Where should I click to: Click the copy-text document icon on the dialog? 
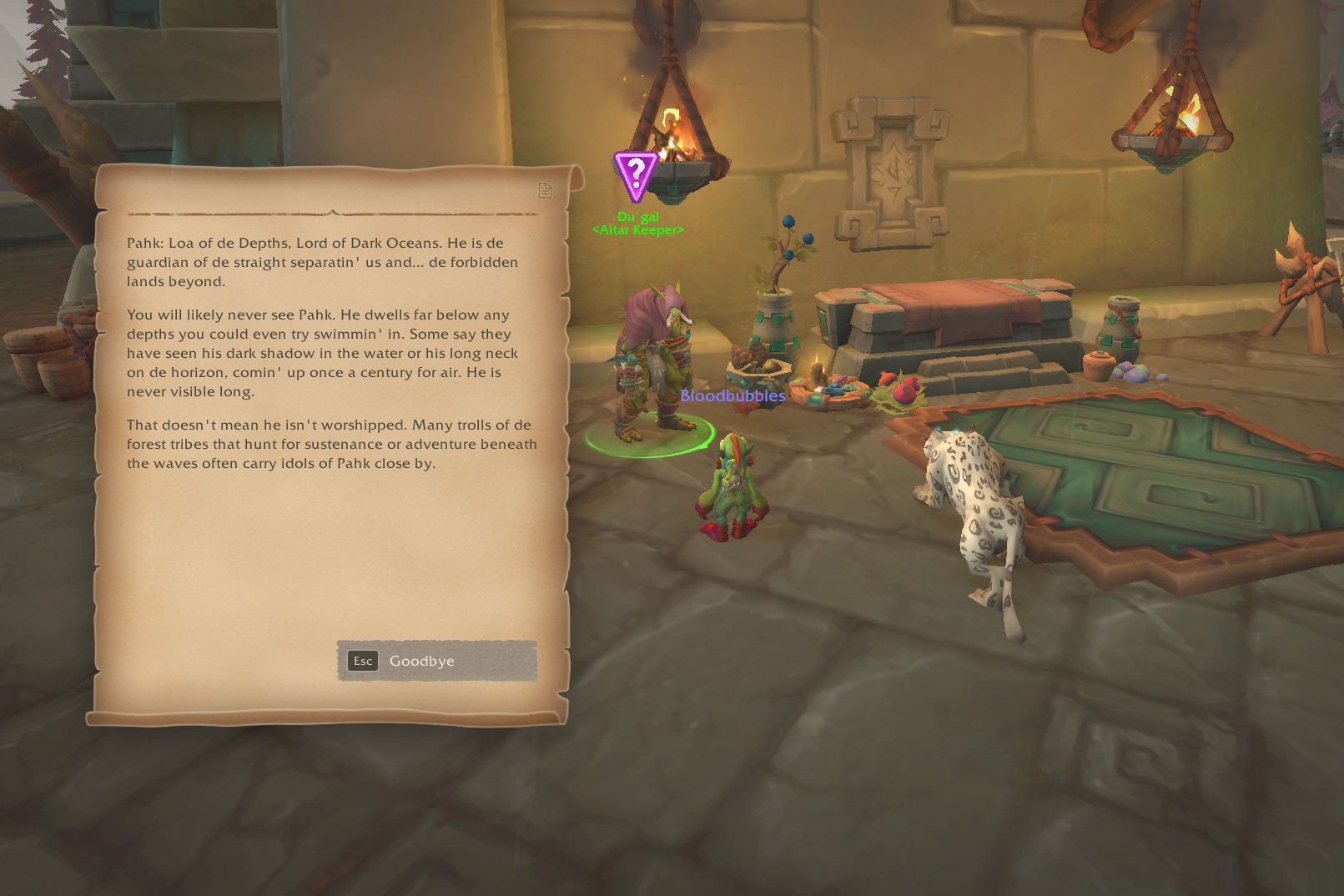[x=546, y=191]
